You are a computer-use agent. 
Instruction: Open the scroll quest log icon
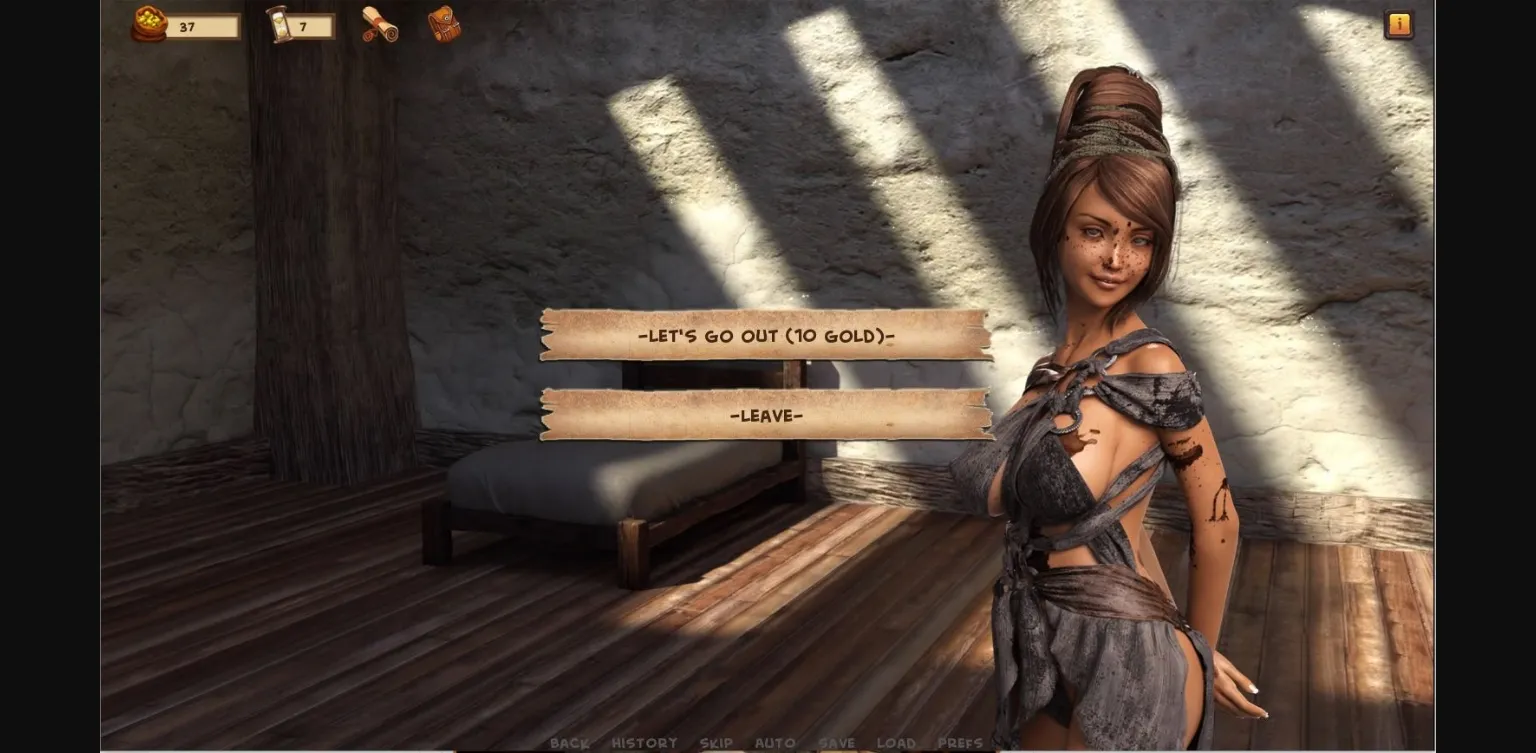tap(380, 25)
